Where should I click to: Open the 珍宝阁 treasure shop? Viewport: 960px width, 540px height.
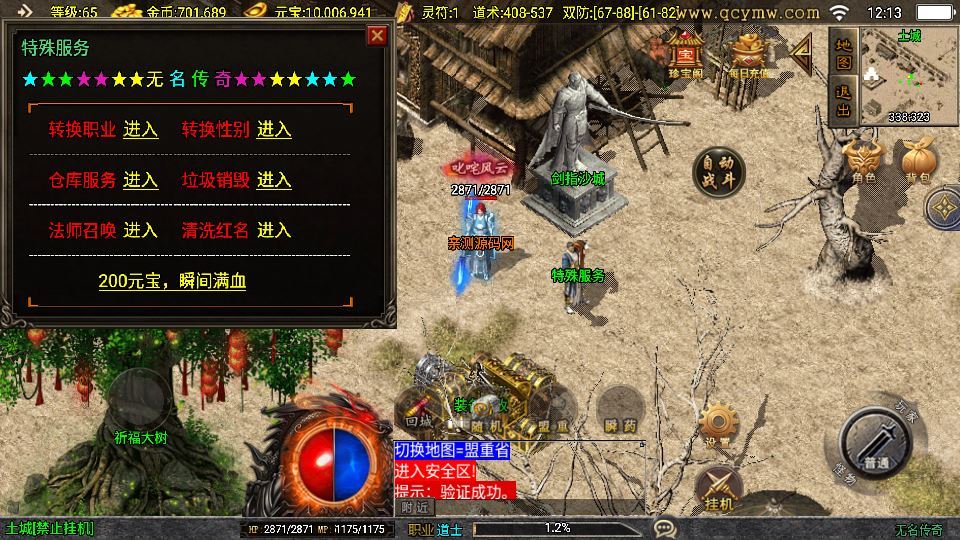click(686, 55)
